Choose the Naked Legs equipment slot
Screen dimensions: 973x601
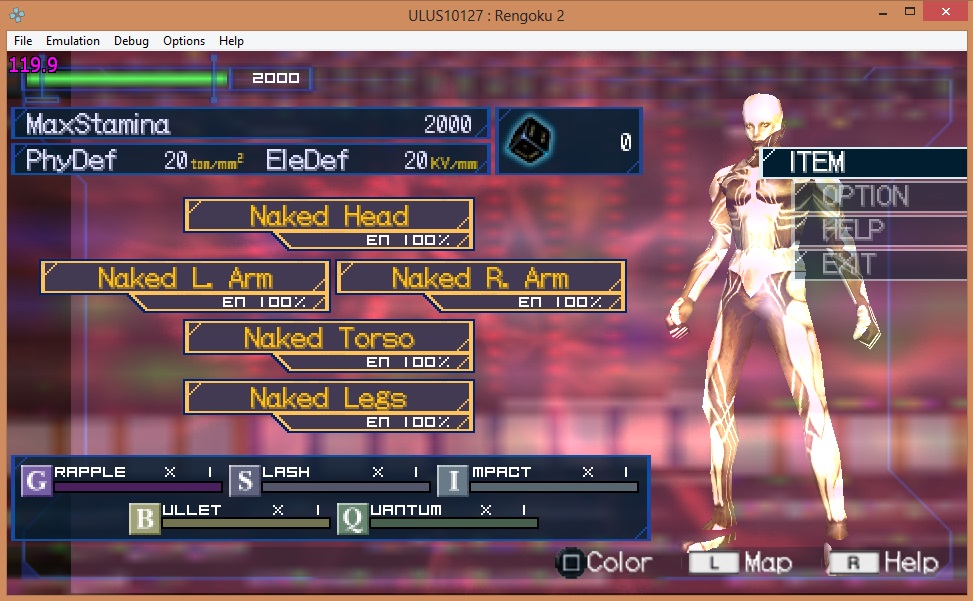pos(329,399)
